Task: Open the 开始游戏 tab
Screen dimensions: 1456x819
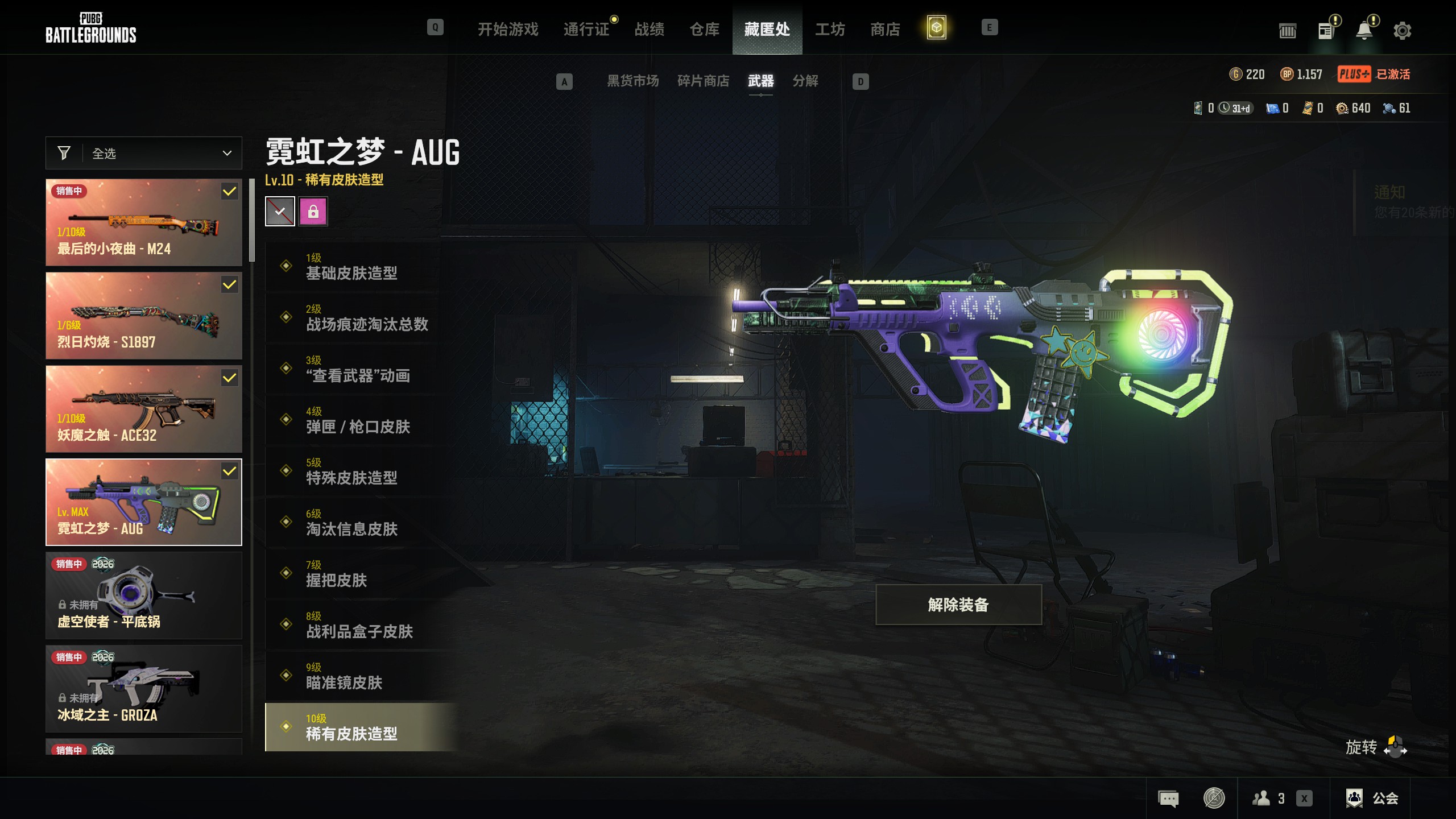Action: point(508,29)
